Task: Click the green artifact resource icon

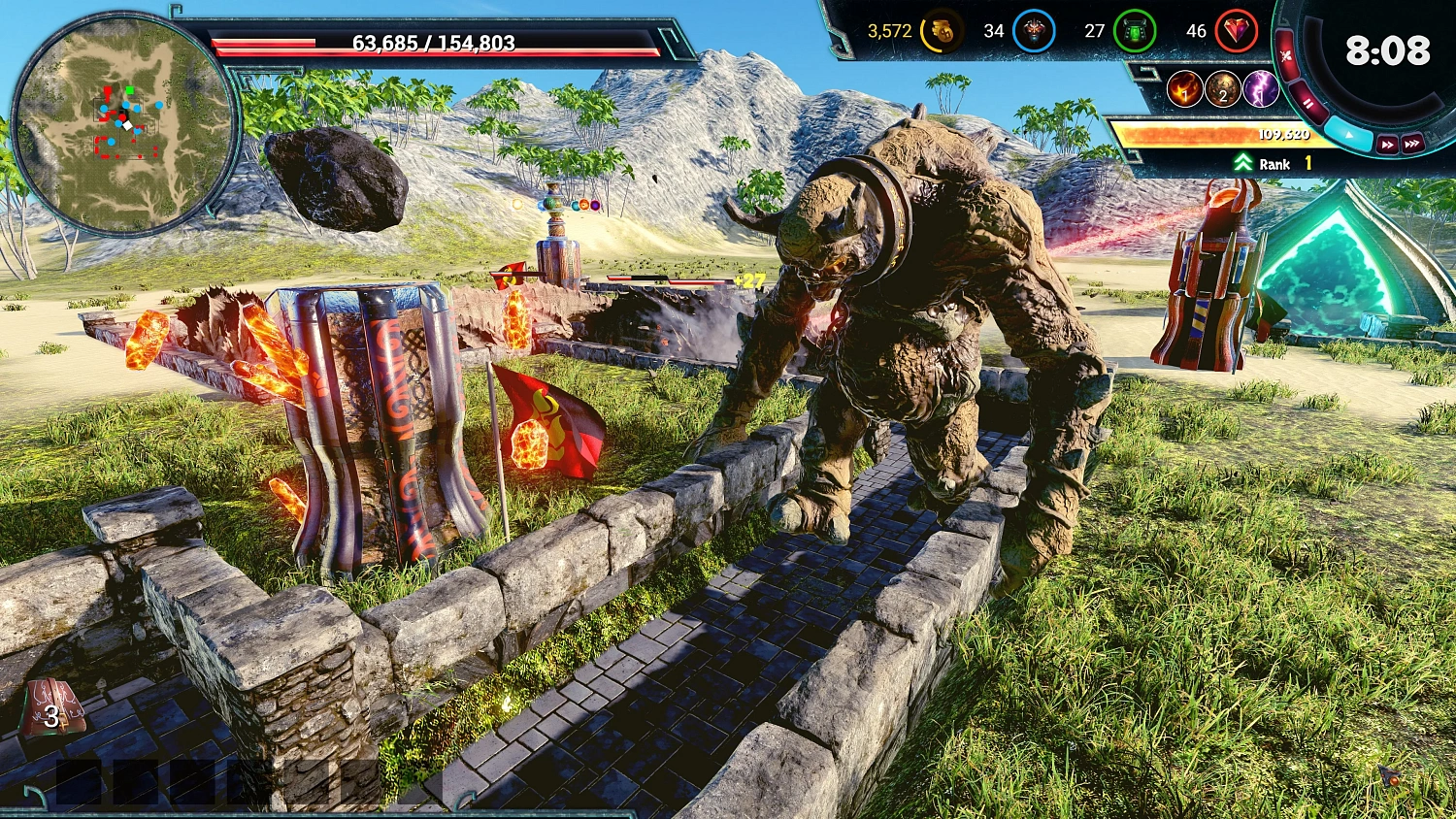Action: (1136, 31)
